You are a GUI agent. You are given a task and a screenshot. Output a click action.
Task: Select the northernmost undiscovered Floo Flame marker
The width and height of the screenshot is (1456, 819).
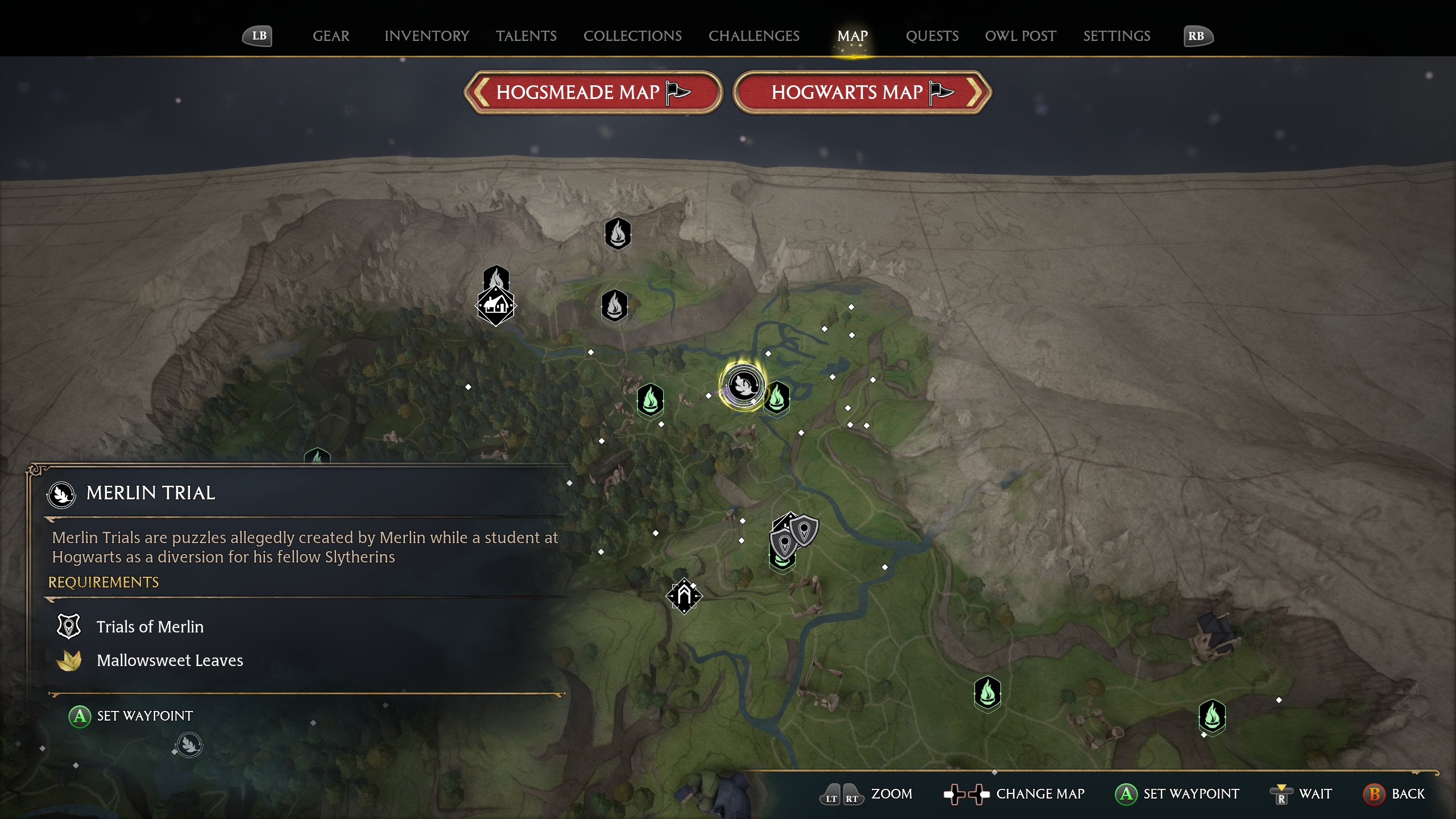tap(618, 233)
